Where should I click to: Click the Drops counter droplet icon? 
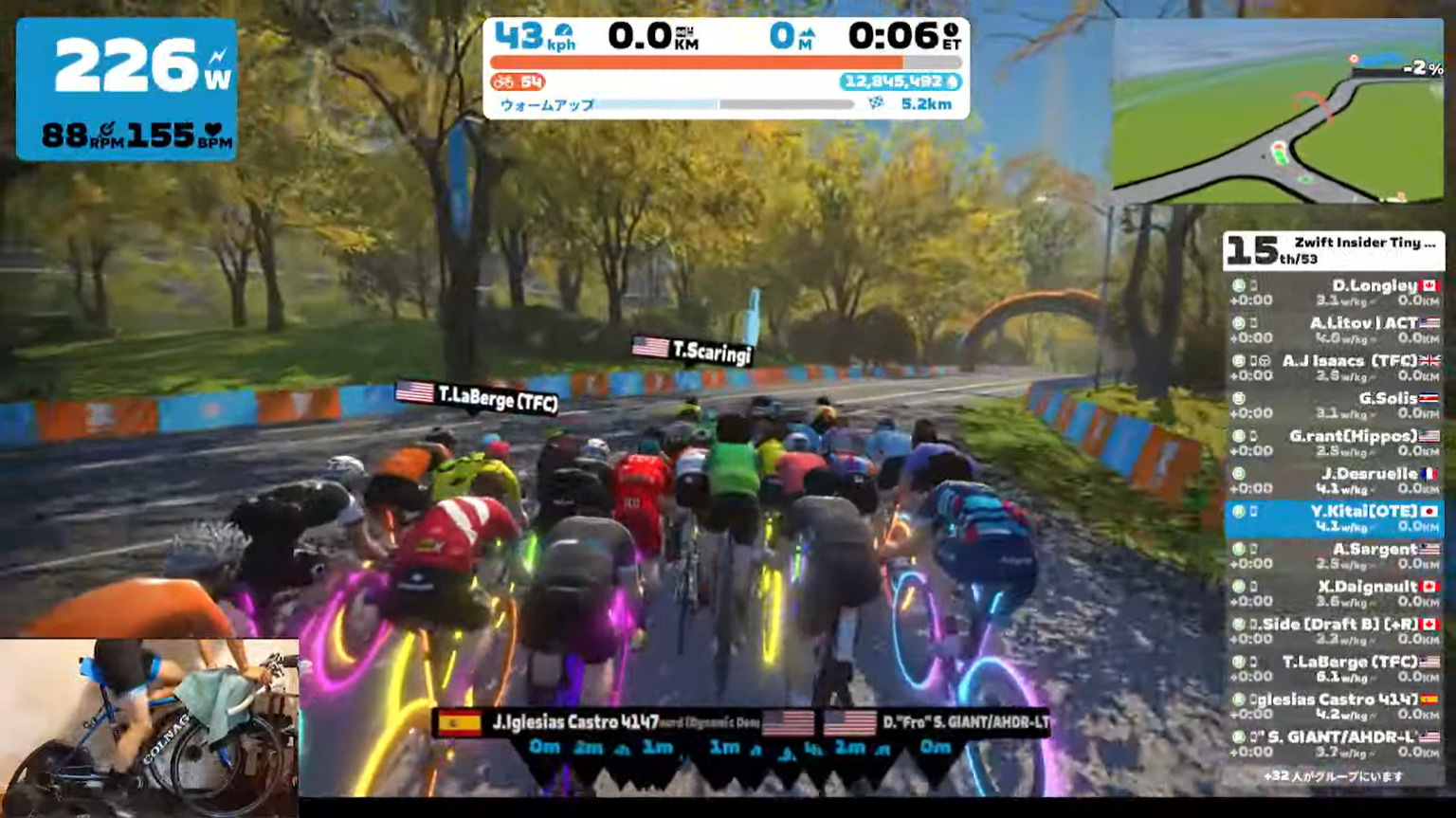click(x=953, y=82)
